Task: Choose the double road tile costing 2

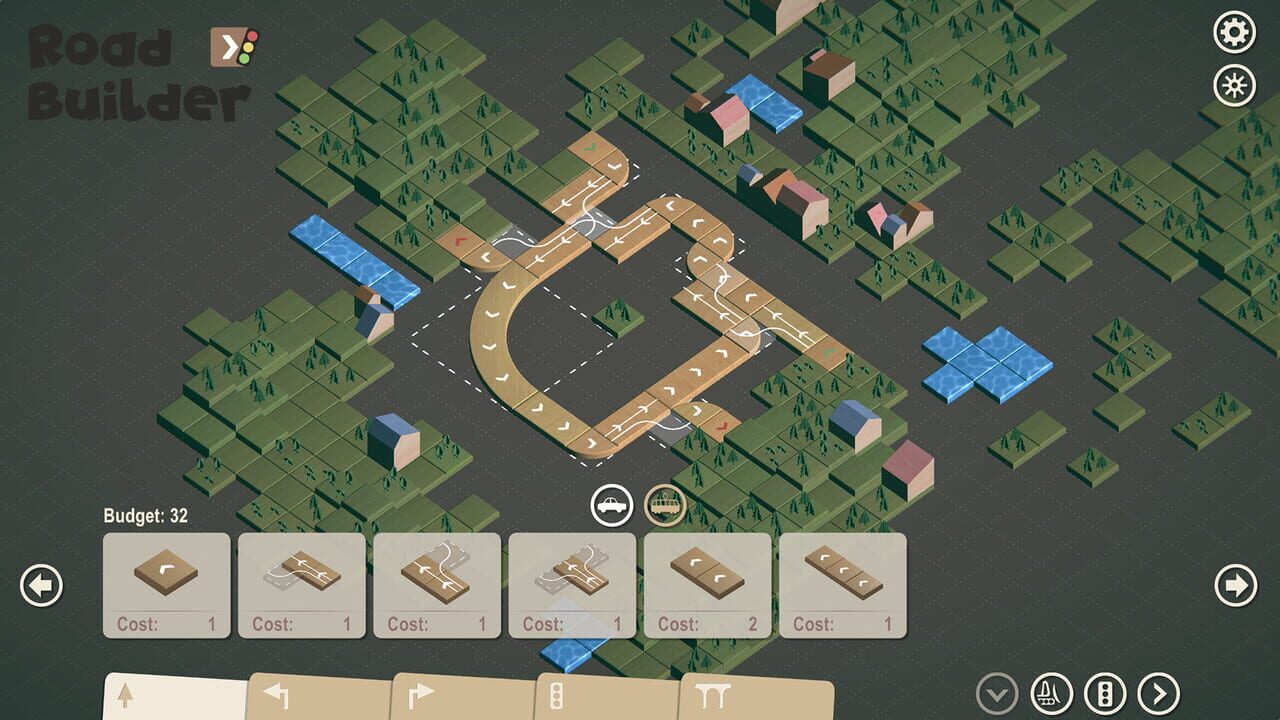Action: pos(706,578)
